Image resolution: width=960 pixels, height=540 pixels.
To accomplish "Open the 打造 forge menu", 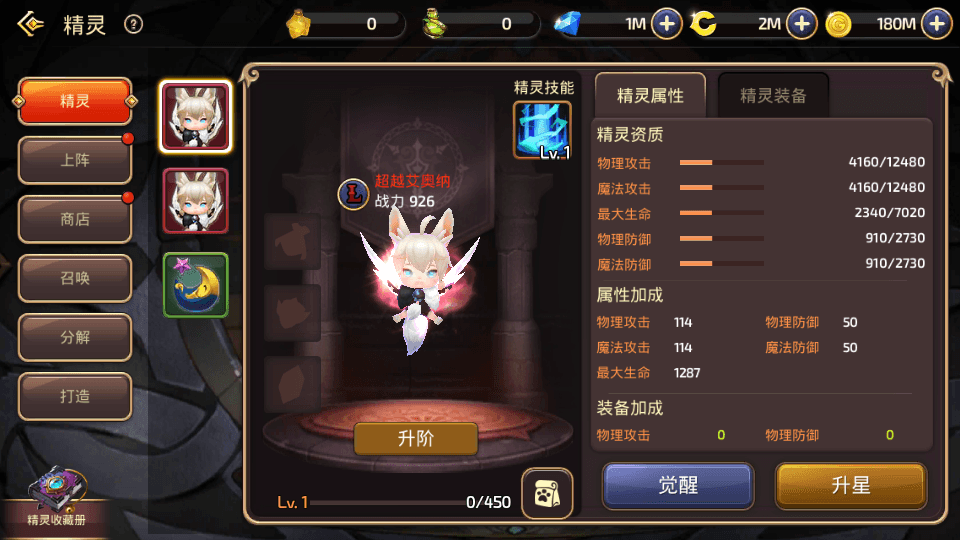I will pyautogui.click(x=75, y=396).
